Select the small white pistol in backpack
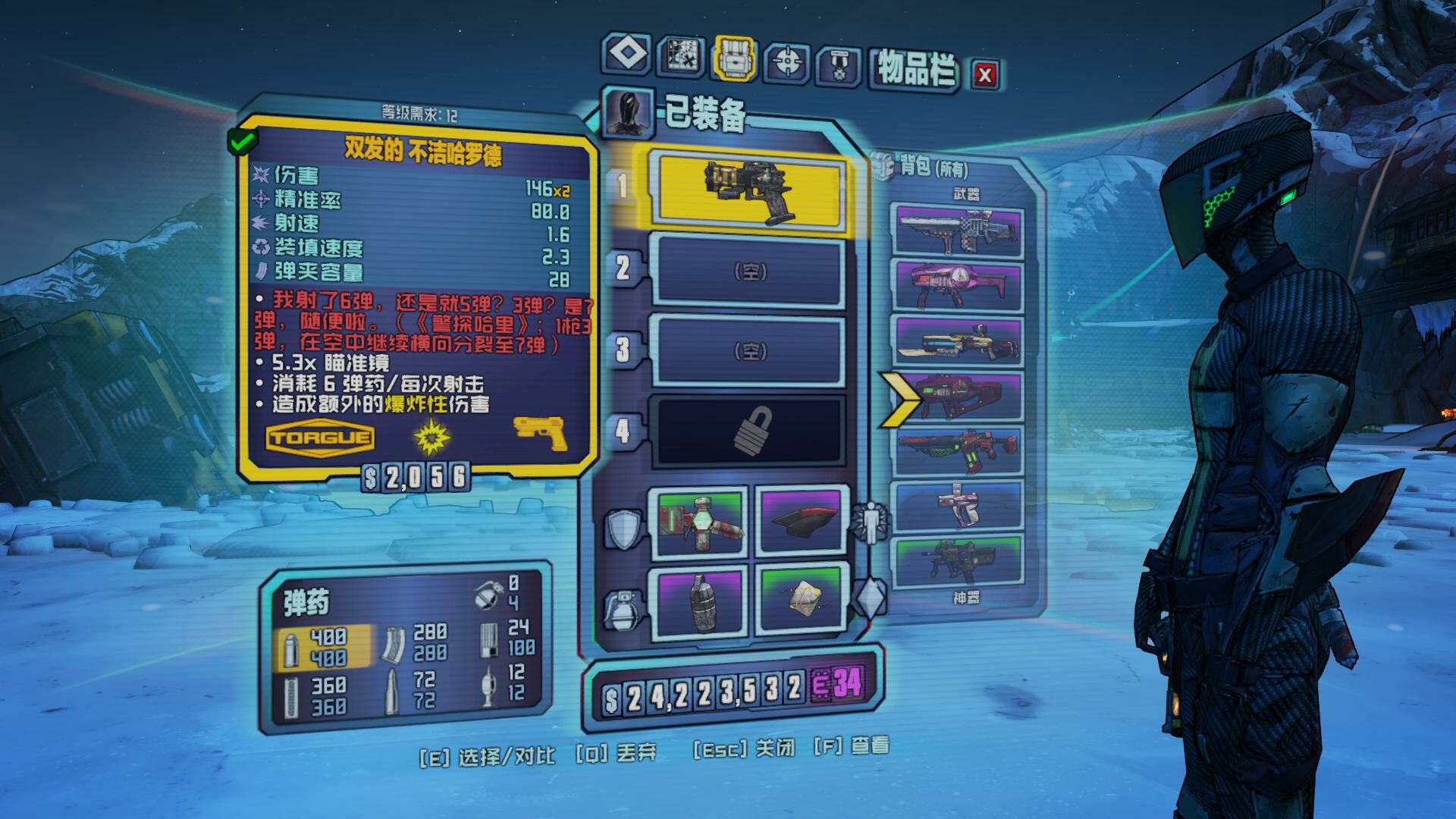This screenshot has width=1456, height=819. click(x=959, y=504)
